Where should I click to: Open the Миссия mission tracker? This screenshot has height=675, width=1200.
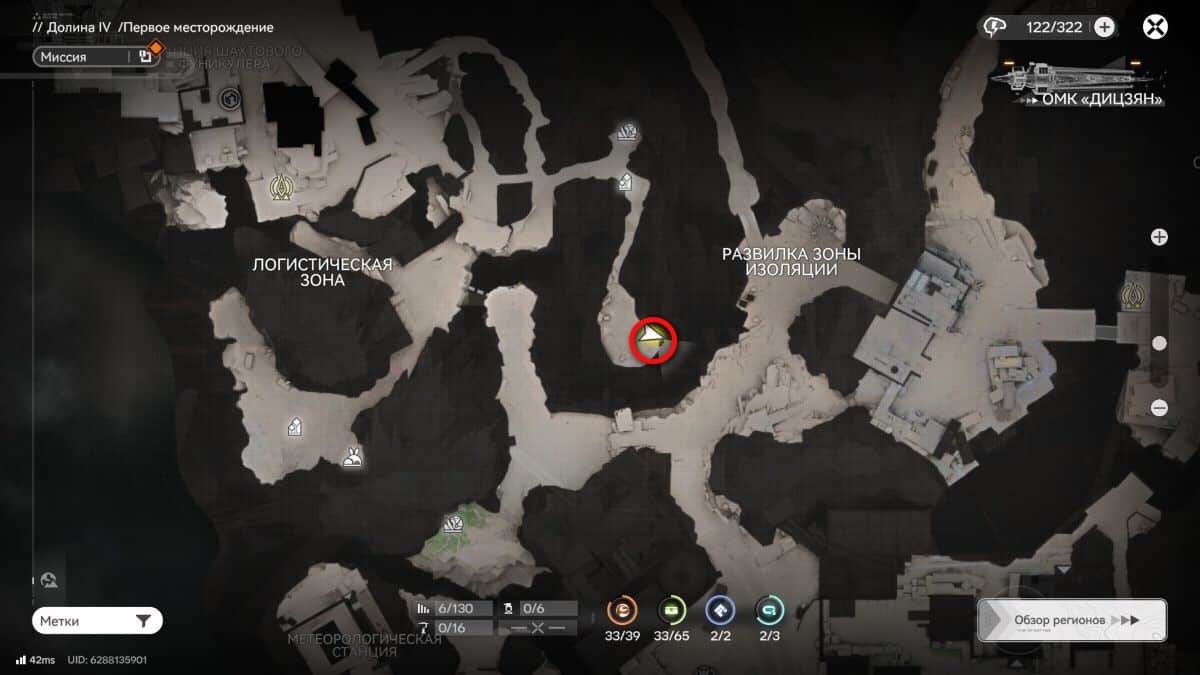click(95, 57)
